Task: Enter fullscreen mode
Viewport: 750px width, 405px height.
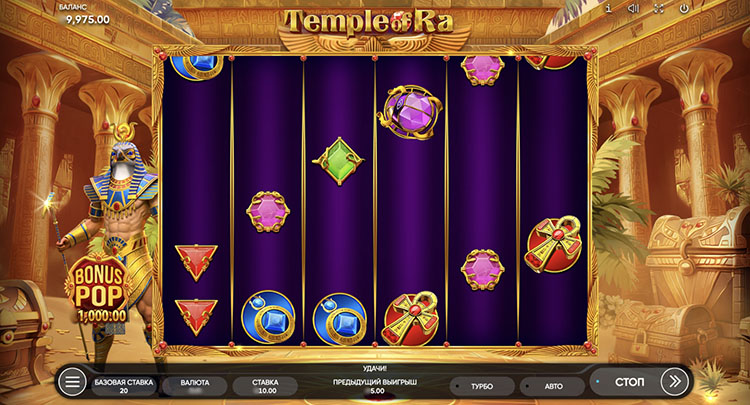Action: (x=658, y=8)
